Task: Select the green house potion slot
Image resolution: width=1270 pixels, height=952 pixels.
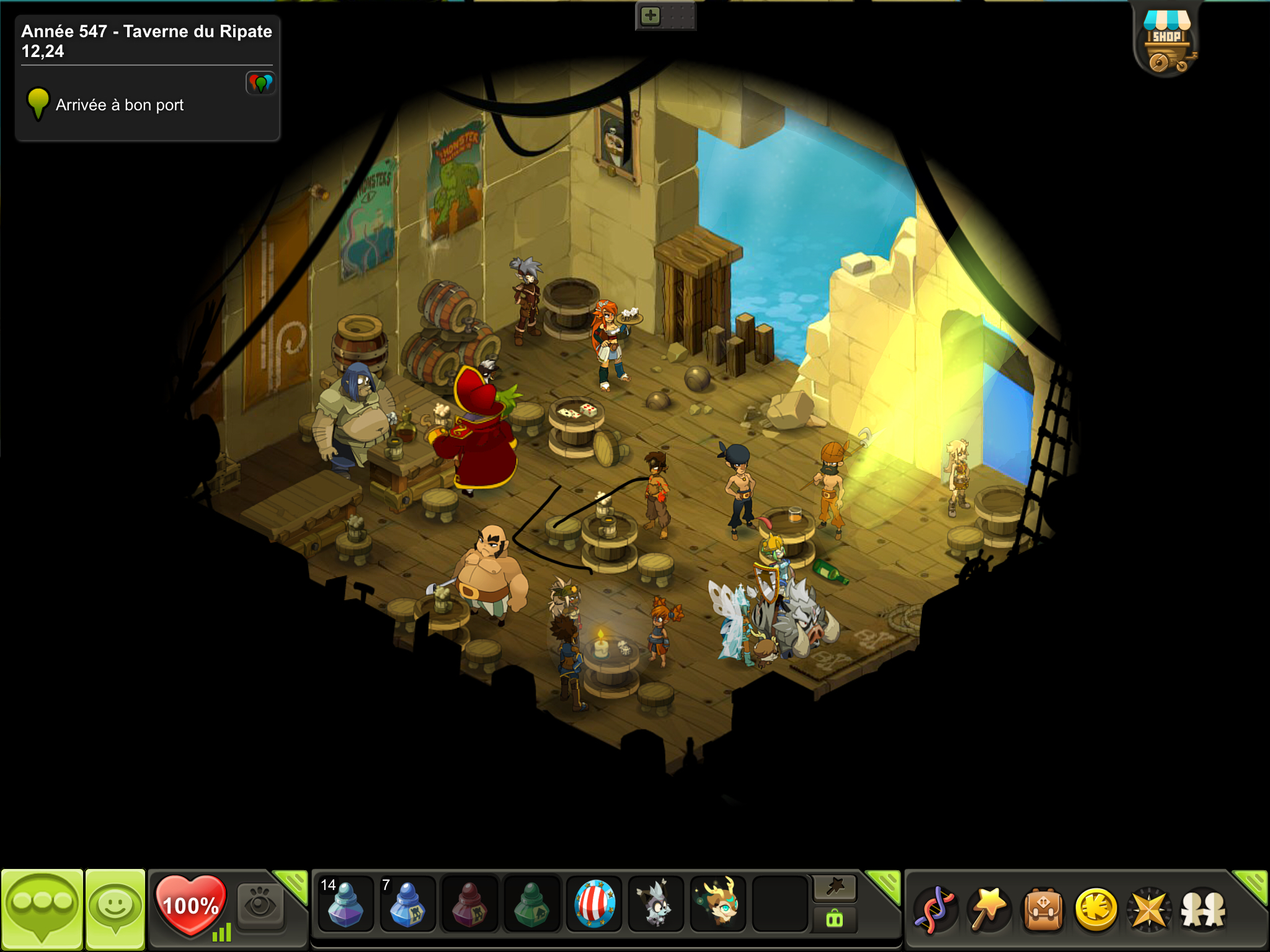Action: coord(531,905)
